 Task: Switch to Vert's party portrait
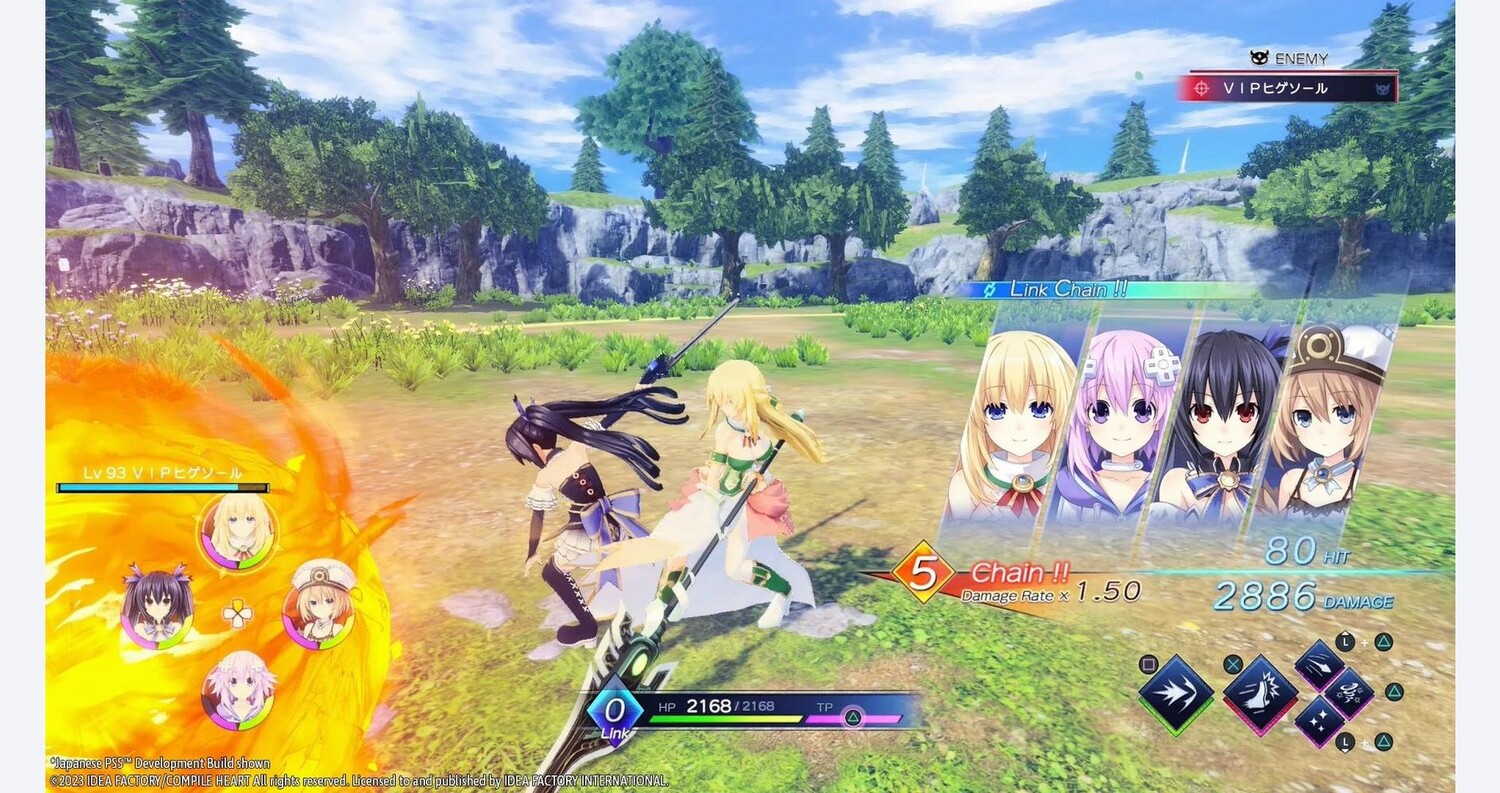pos(238,532)
